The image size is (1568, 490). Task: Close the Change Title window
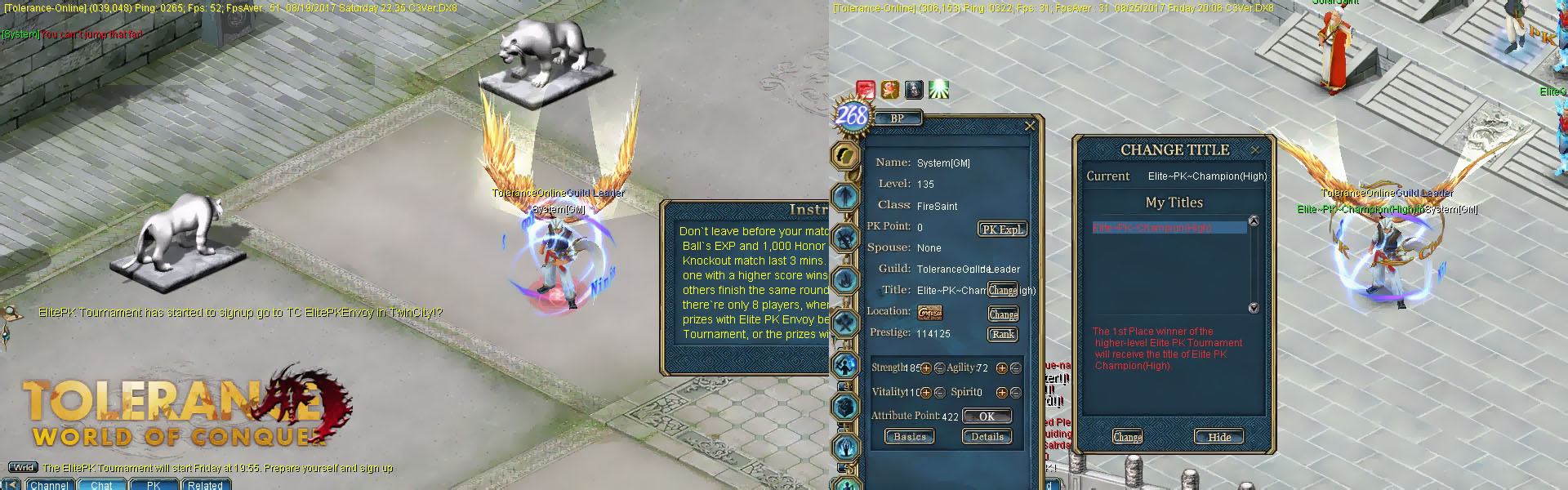coord(1255,150)
